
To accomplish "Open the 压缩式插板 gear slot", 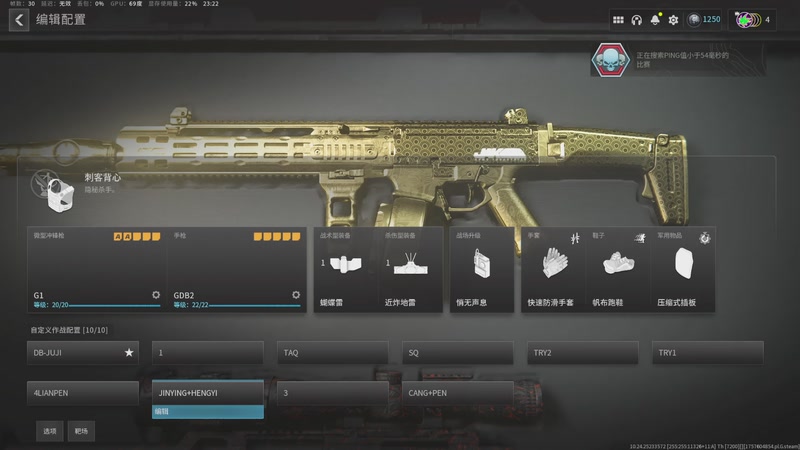I will (684, 270).
